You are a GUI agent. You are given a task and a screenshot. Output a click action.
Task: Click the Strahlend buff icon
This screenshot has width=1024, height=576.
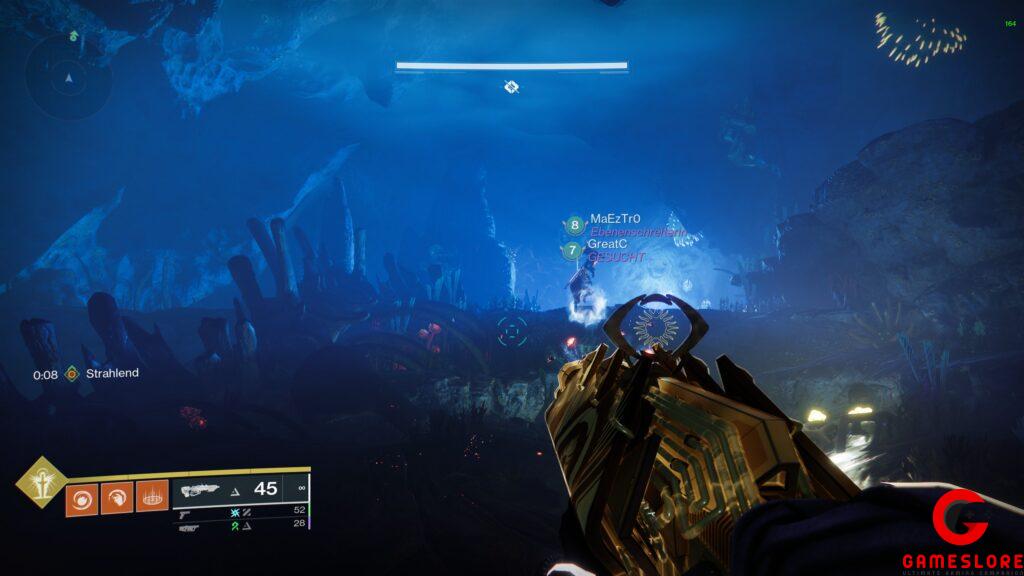point(72,374)
